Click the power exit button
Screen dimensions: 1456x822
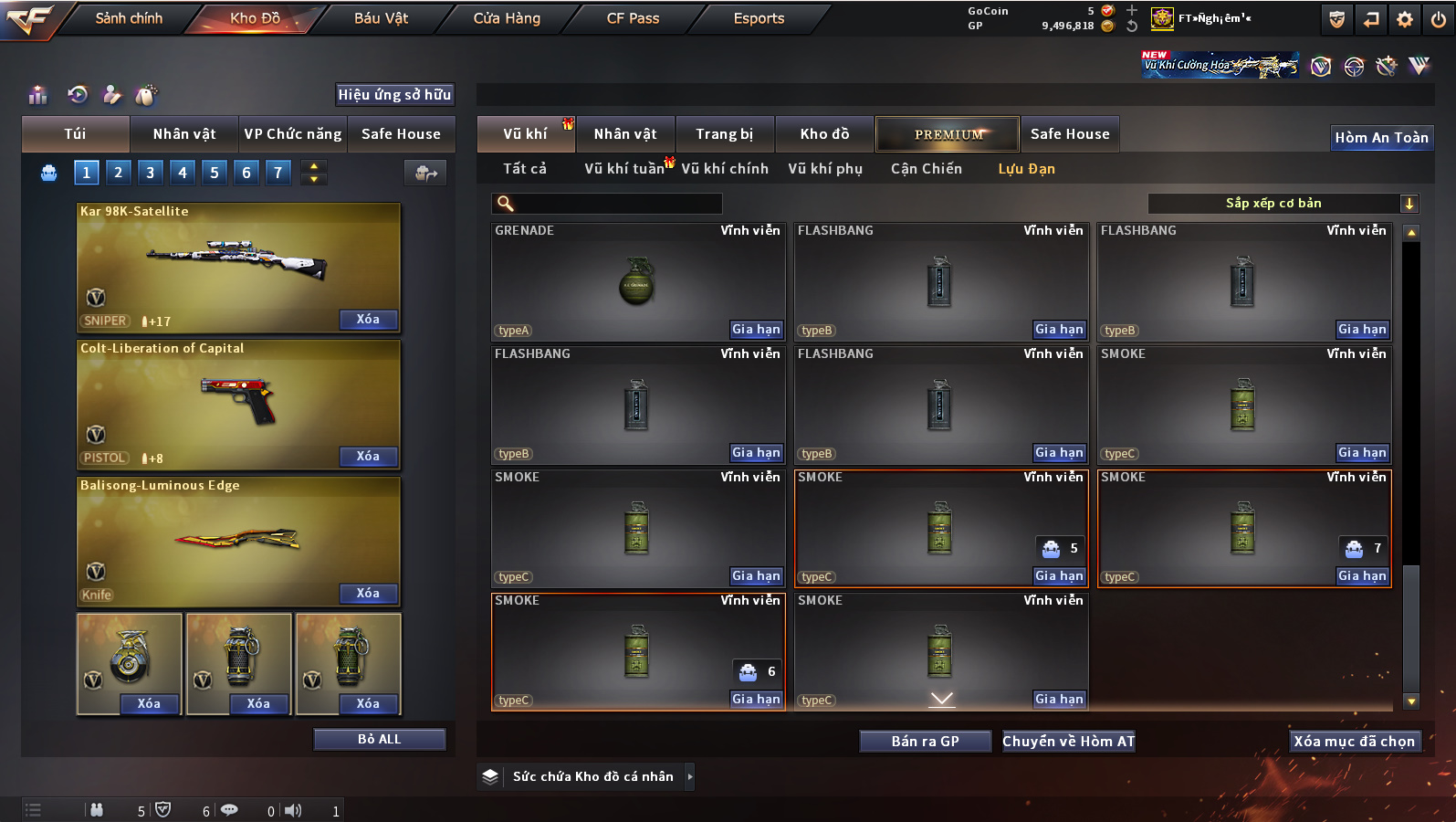point(1438,19)
